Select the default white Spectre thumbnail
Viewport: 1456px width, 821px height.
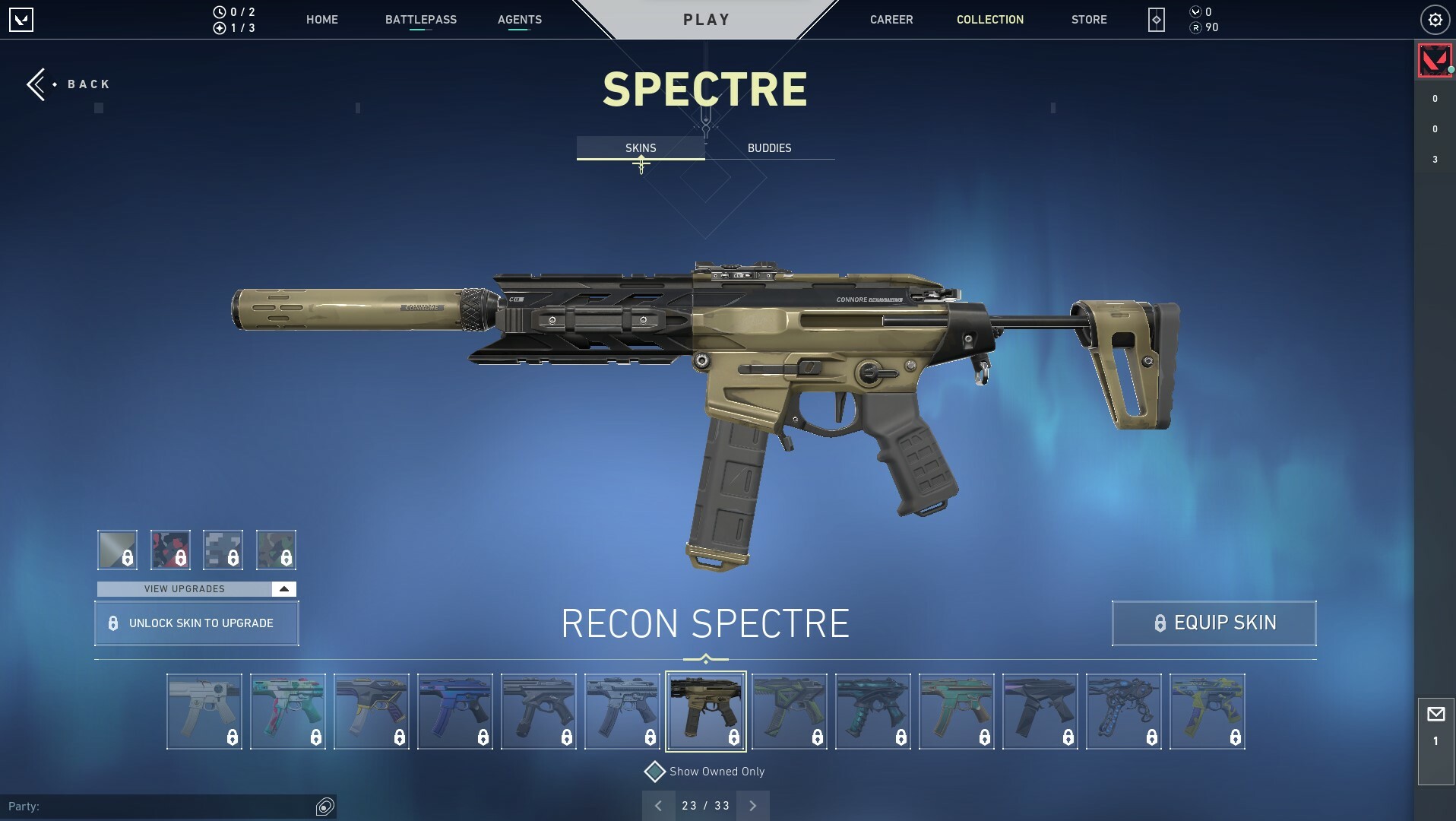click(x=204, y=712)
